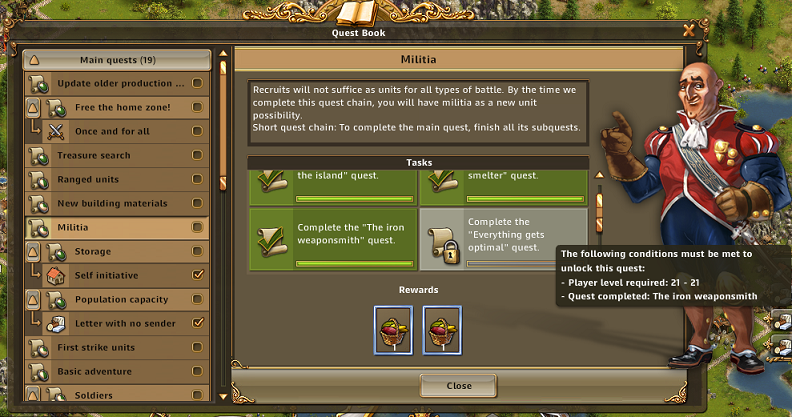Click the locked Everything gets optimal task
This screenshot has width=792, height=417.
[x=503, y=238]
